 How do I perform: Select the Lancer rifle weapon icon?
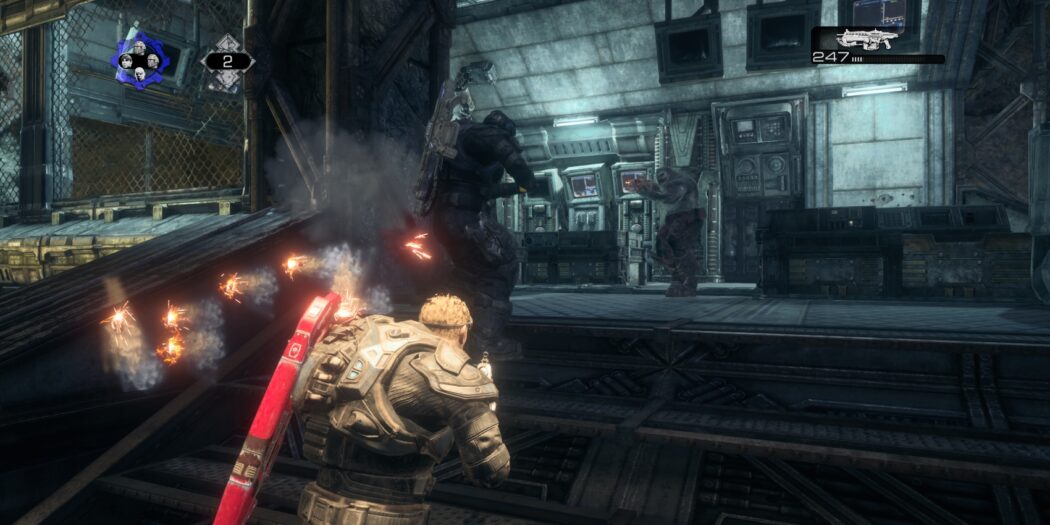tap(865, 39)
